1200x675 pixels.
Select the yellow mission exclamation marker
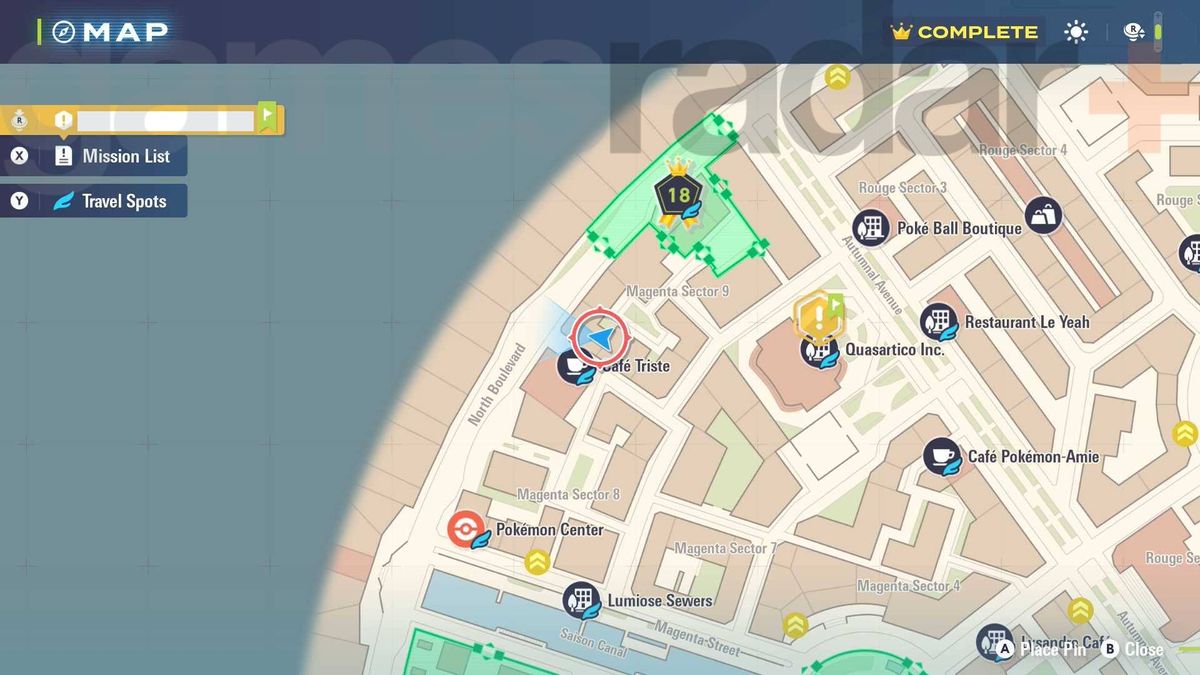point(819,317)
